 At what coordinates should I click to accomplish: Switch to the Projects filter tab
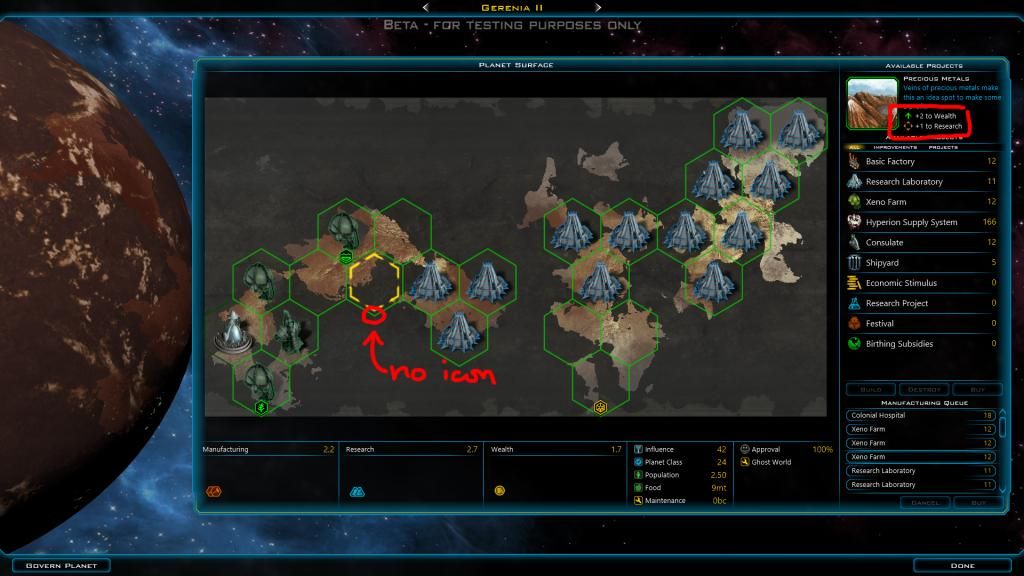point(943,147)
